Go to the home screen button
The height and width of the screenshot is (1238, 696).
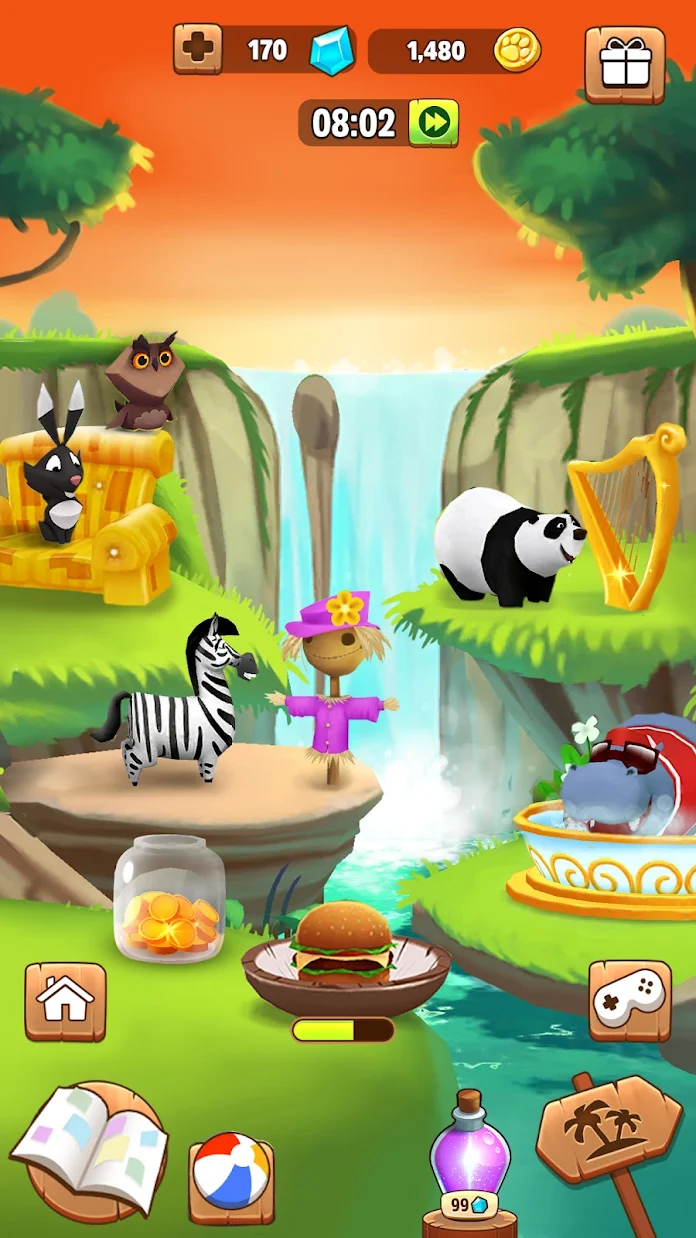(x=65, y=1001)
